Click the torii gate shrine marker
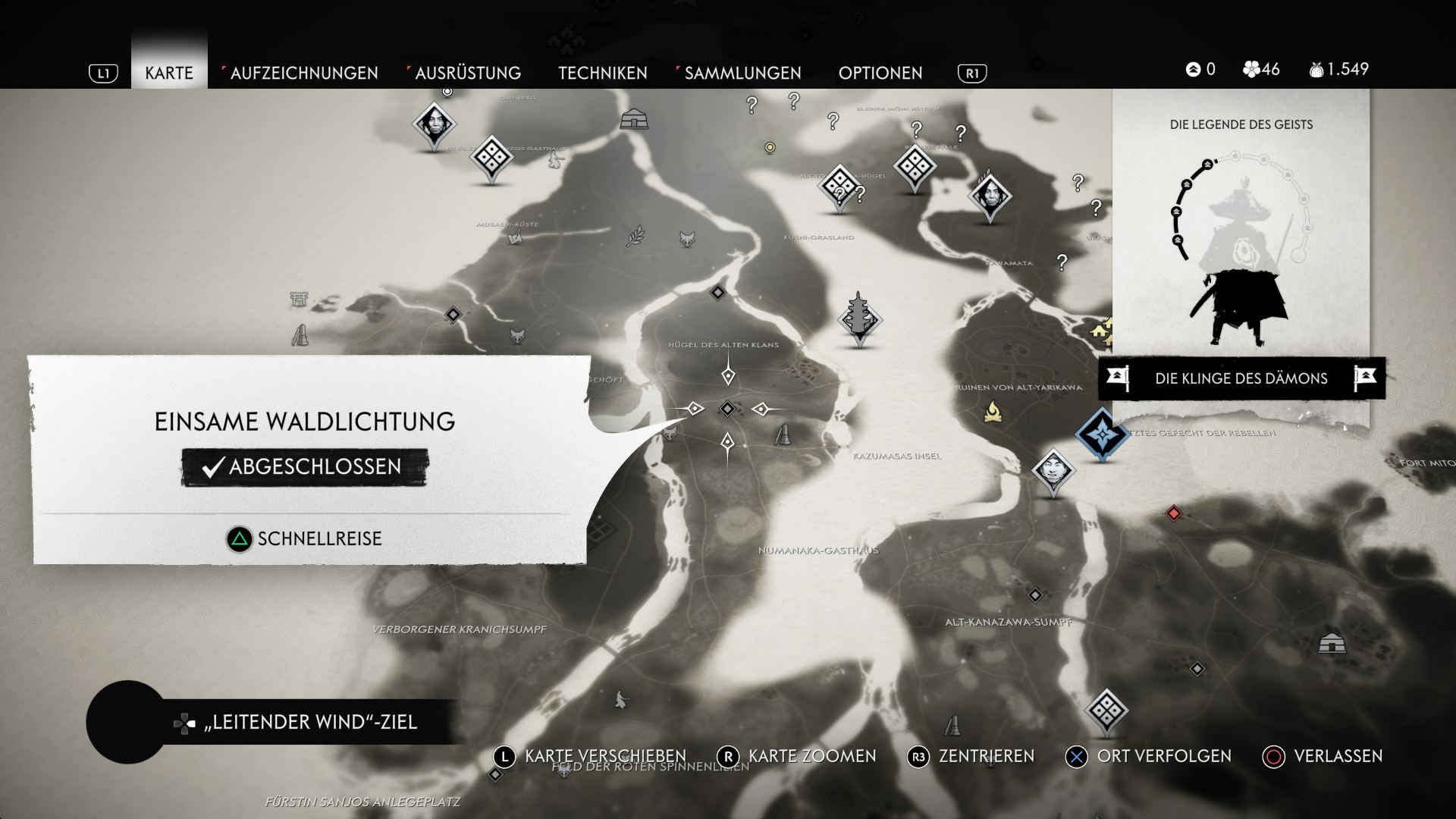The image size is (1456, 819). click(300, 299)
